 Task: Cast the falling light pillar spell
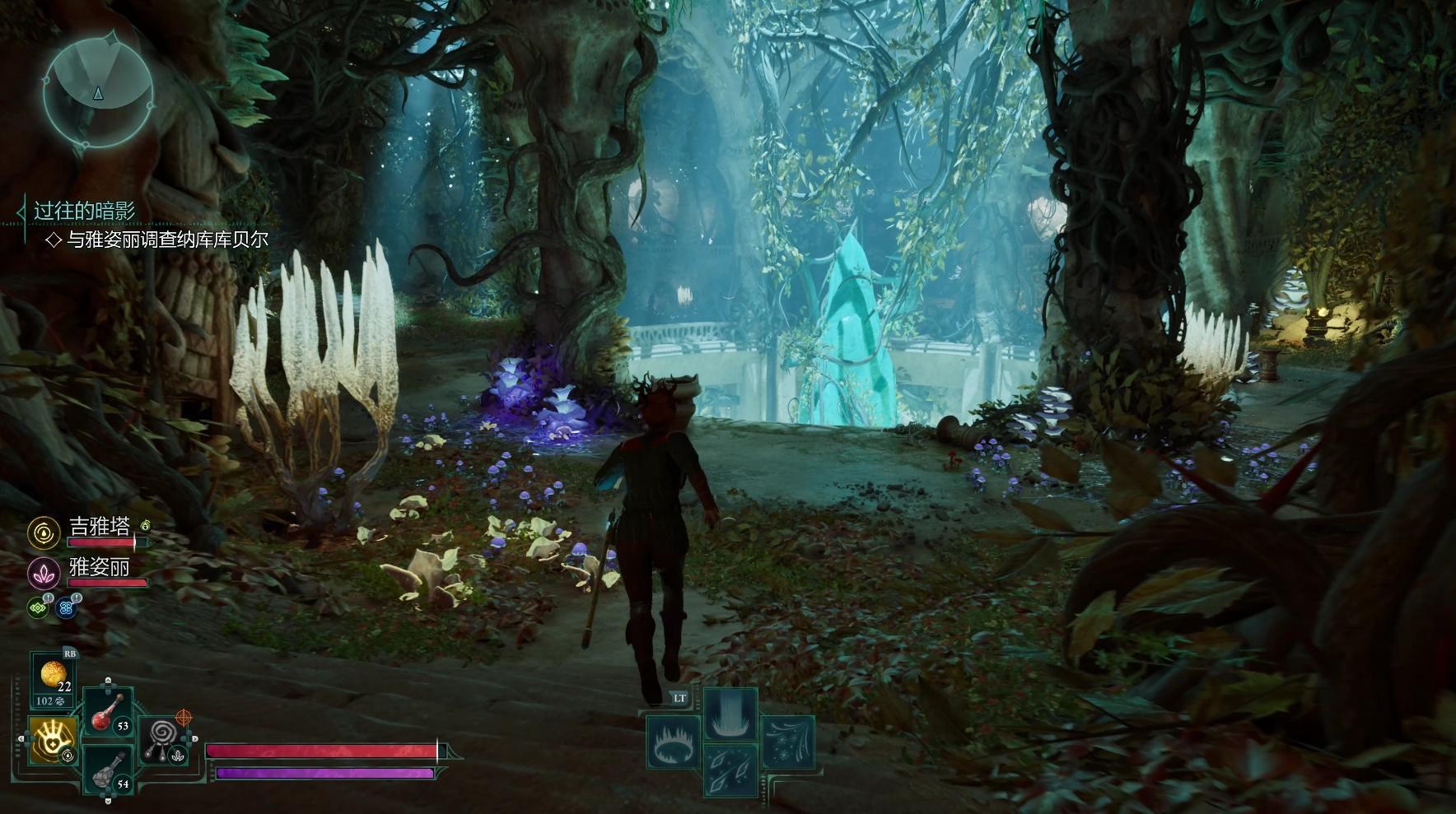click(x=730, y=713)
